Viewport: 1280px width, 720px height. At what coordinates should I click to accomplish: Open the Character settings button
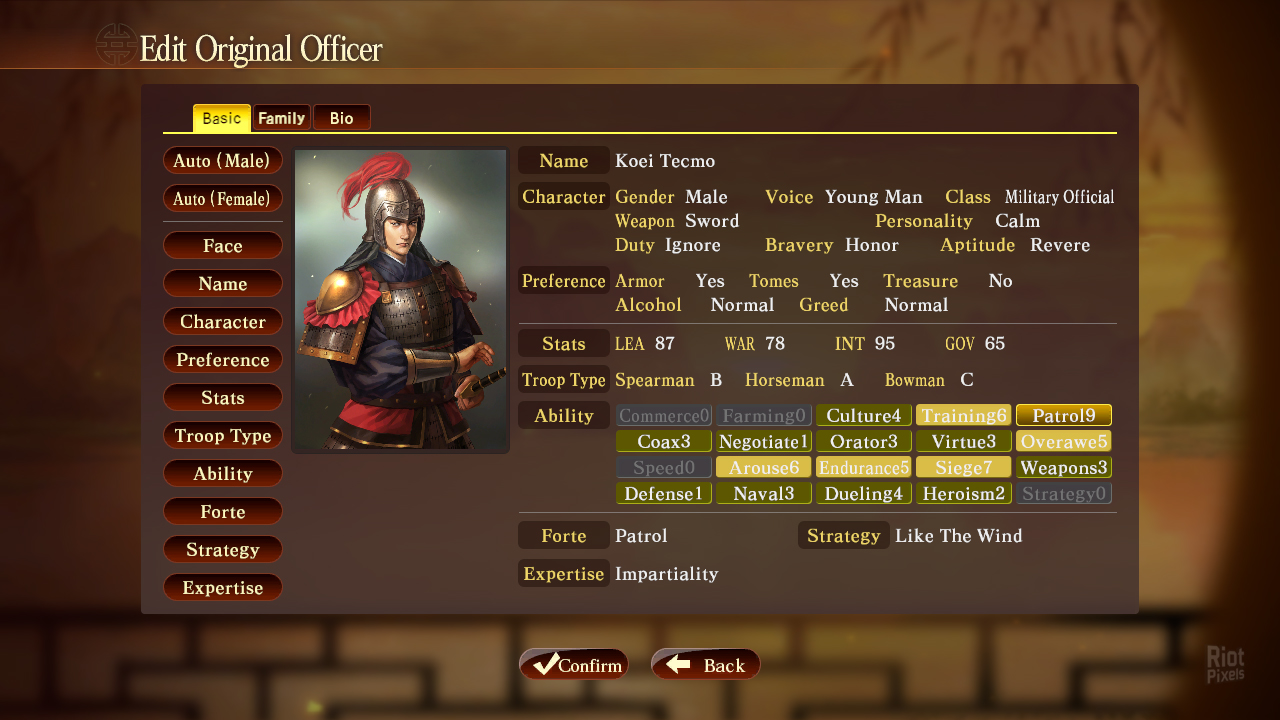[x=222, y=322]
